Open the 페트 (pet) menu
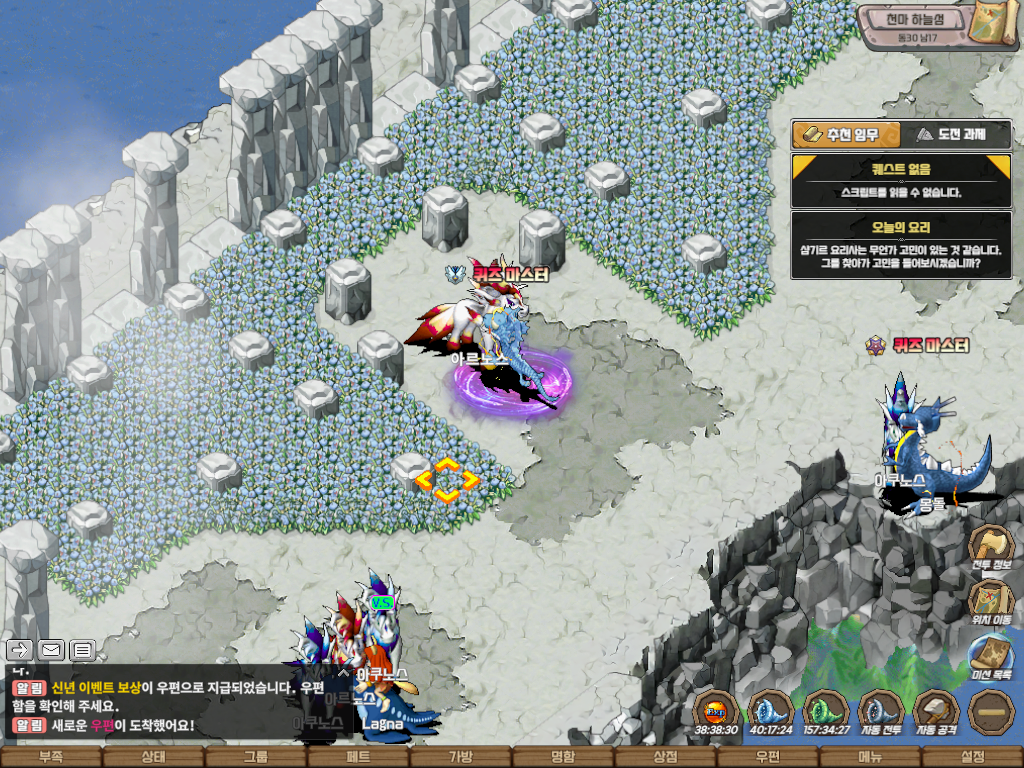The width and height of the screenshot is (1024, 768). (358, 757)
